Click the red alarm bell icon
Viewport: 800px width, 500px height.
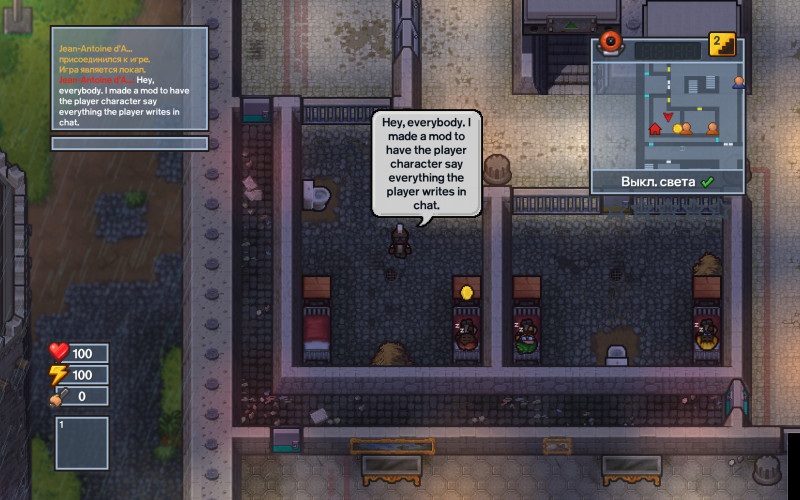tap(611, 43)
